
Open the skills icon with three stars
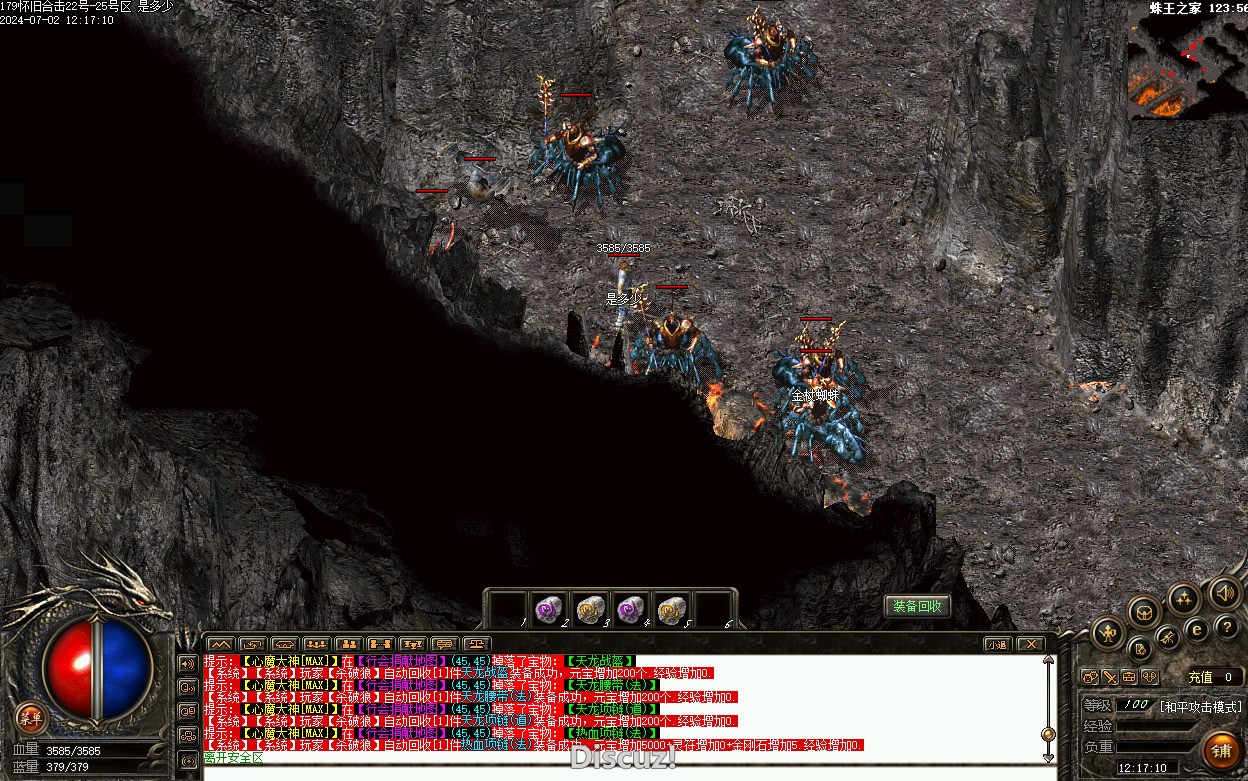[x=1184, y=599]
